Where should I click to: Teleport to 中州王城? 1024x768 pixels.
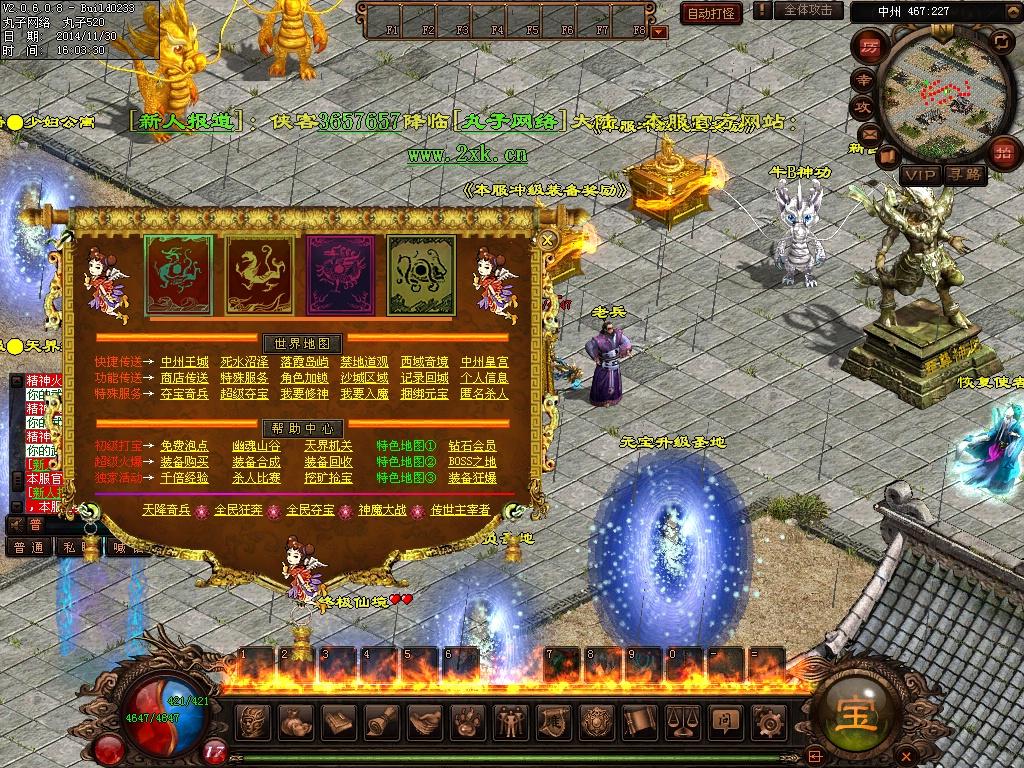185,362
